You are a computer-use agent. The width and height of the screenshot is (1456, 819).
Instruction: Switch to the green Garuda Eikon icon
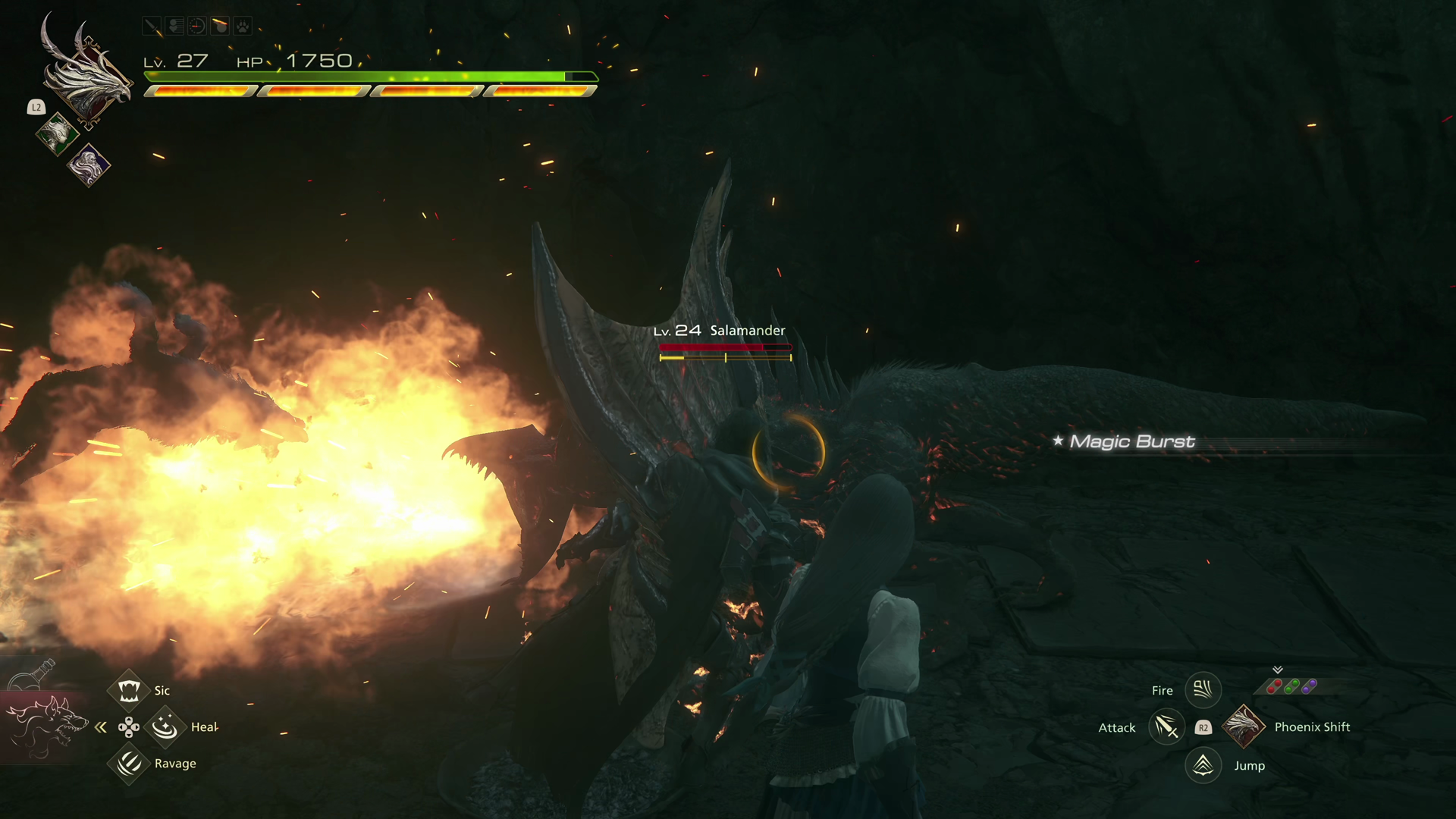click(x=56, y=134)
